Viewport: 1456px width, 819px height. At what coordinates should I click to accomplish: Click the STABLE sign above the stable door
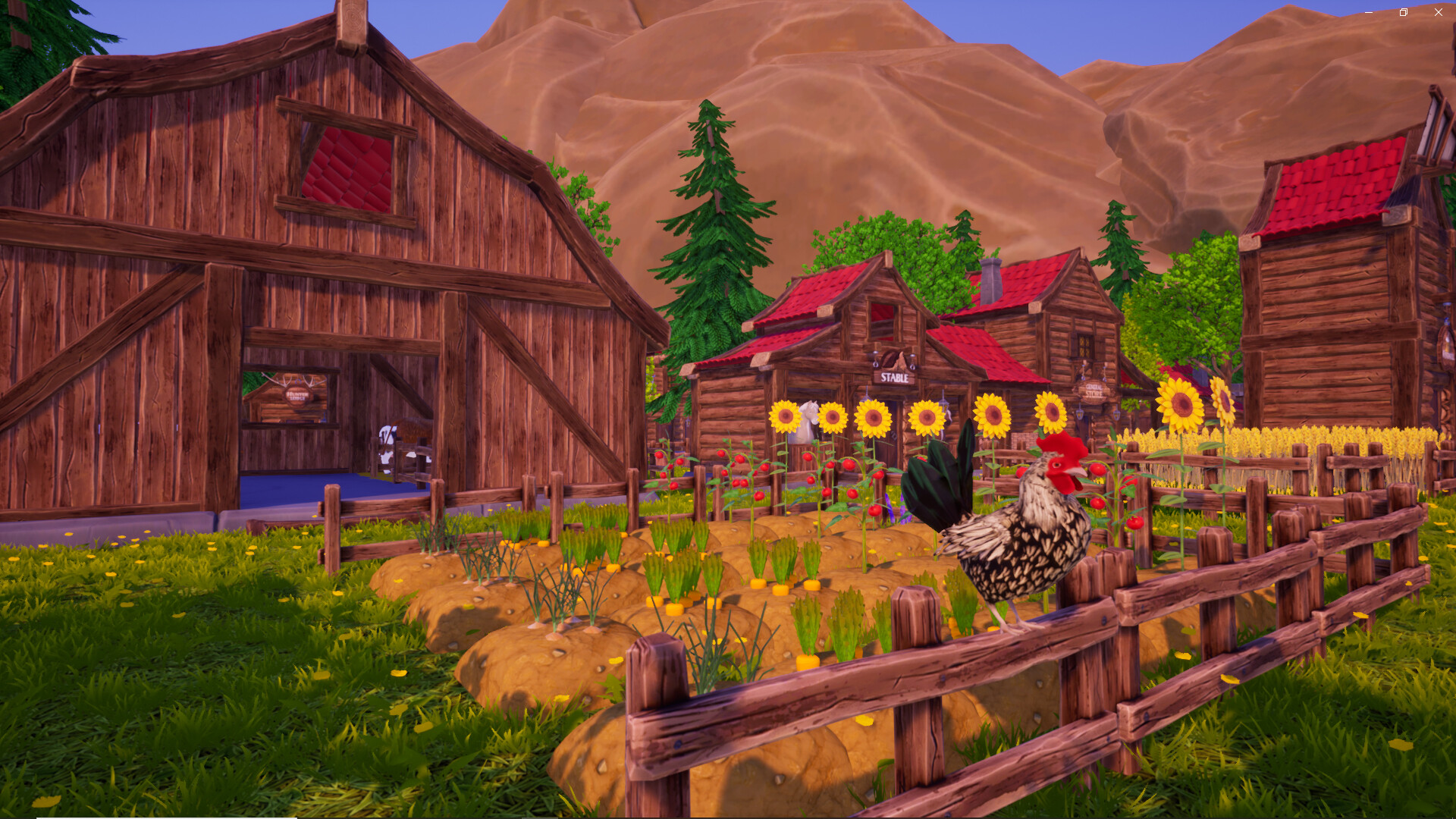895,377
